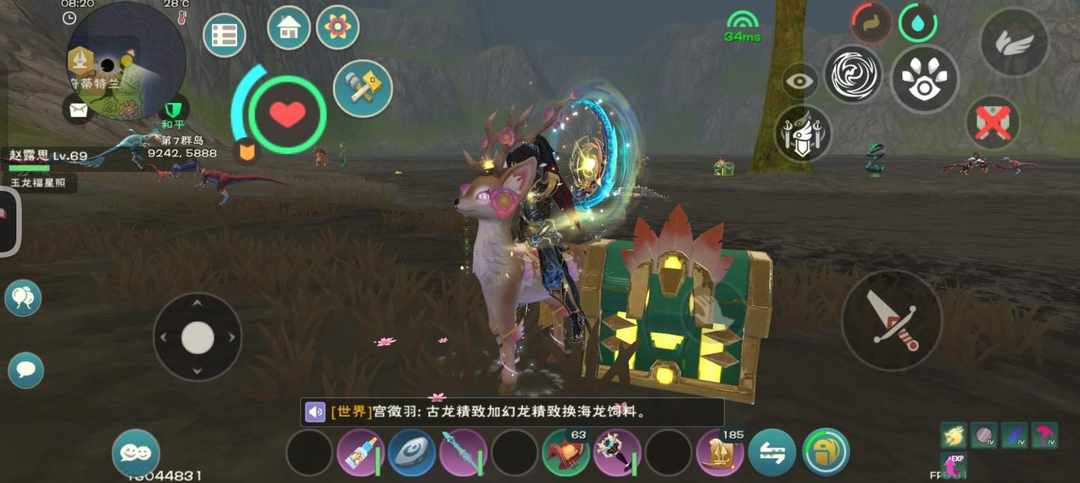Tap the sword attack button

click(x=891, y=320)
